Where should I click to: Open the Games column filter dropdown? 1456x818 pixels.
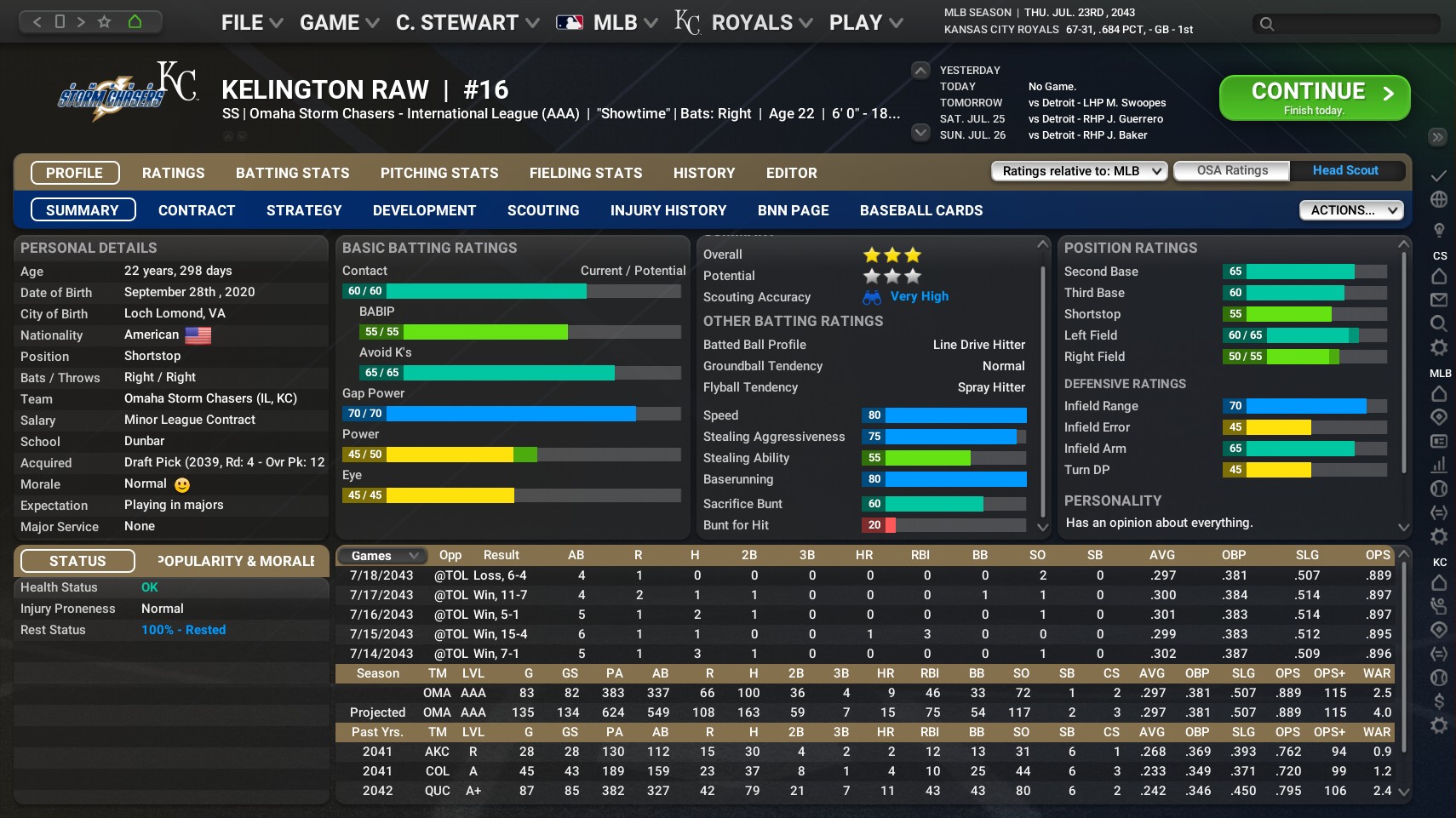click(380, 555)
